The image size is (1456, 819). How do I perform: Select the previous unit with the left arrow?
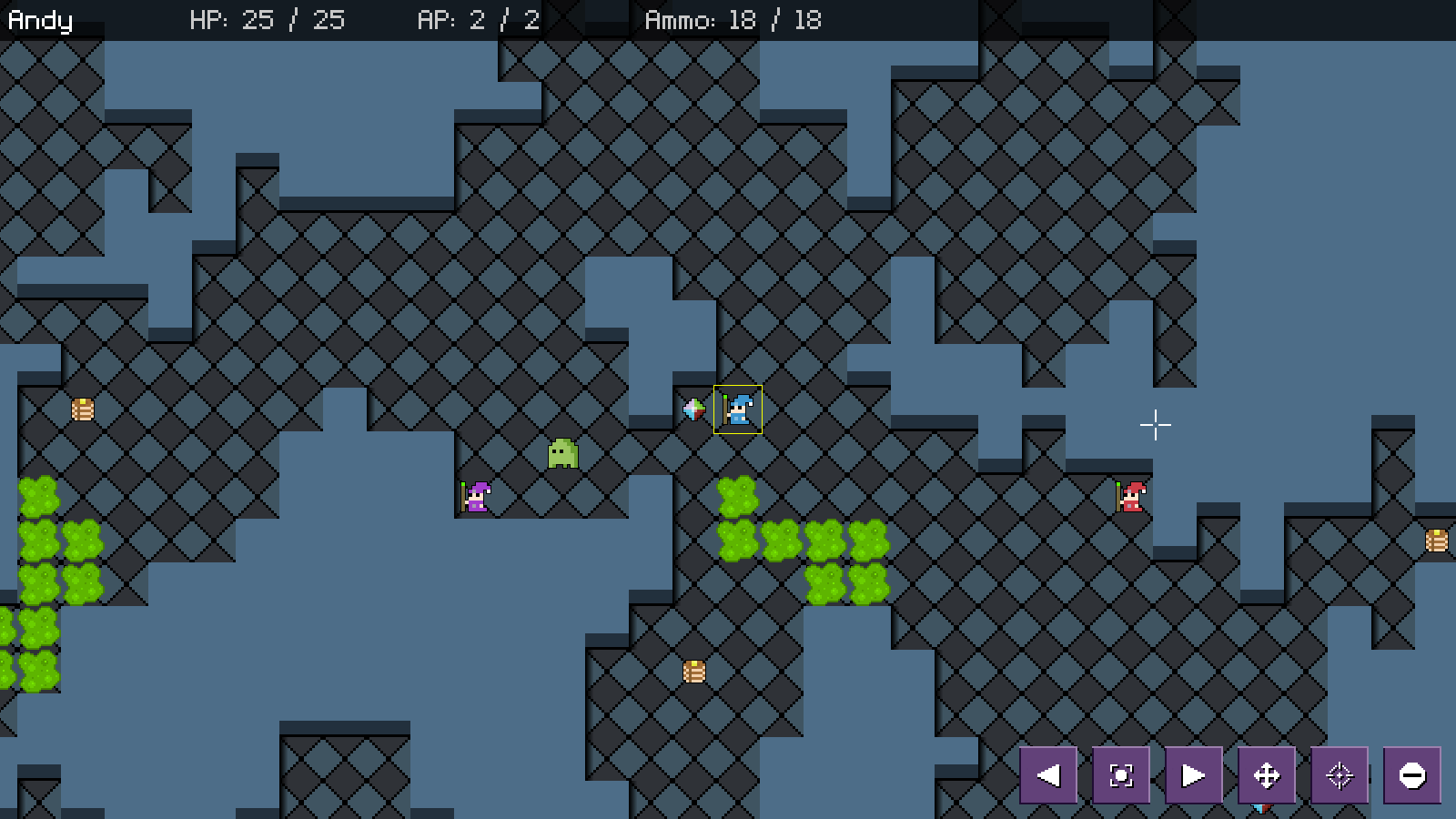[1048, 775]
